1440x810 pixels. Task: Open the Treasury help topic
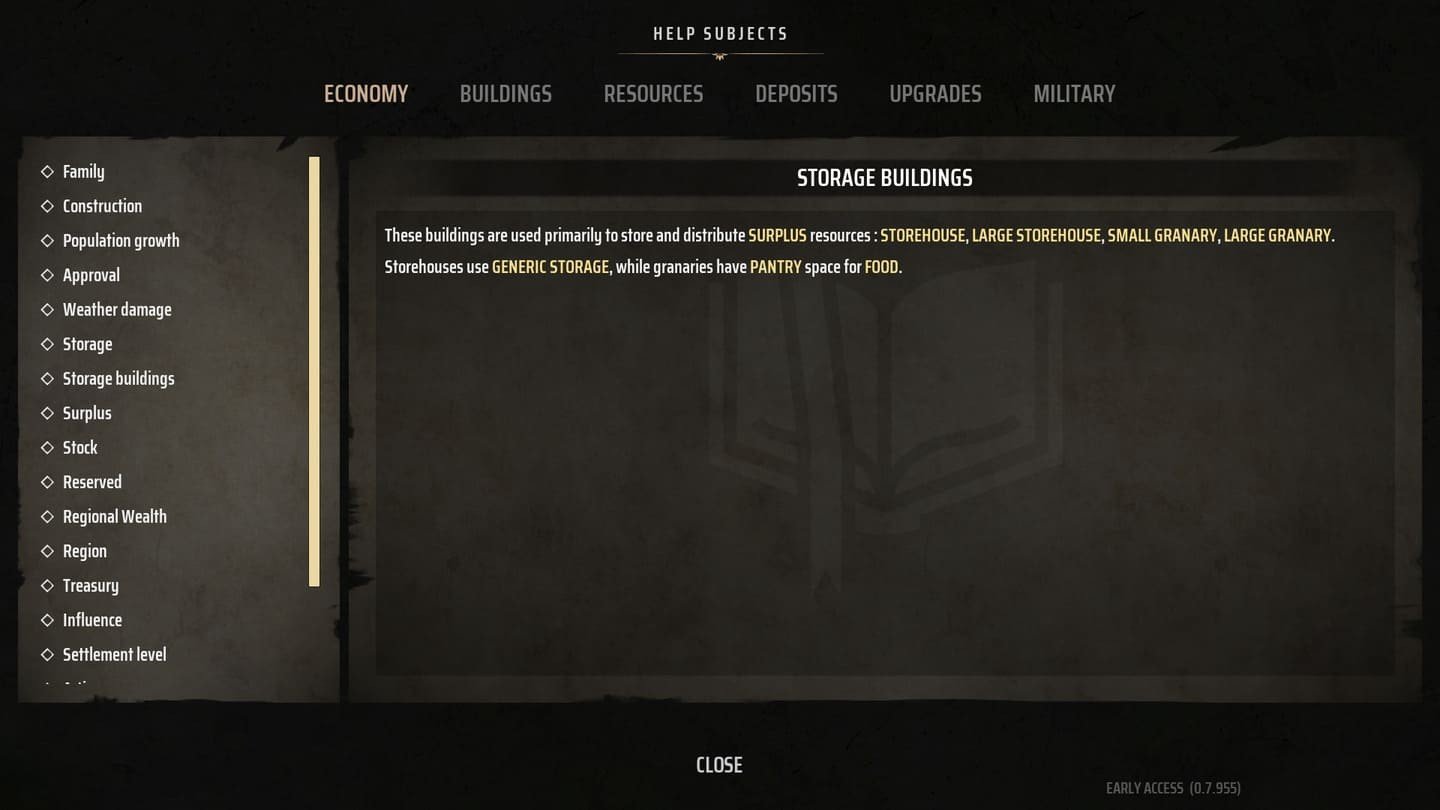click(90, 586)
